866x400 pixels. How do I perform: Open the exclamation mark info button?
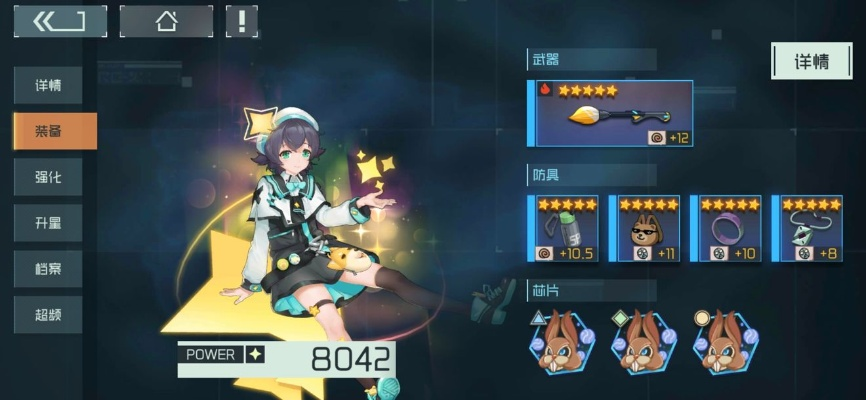tap(241, 21)
